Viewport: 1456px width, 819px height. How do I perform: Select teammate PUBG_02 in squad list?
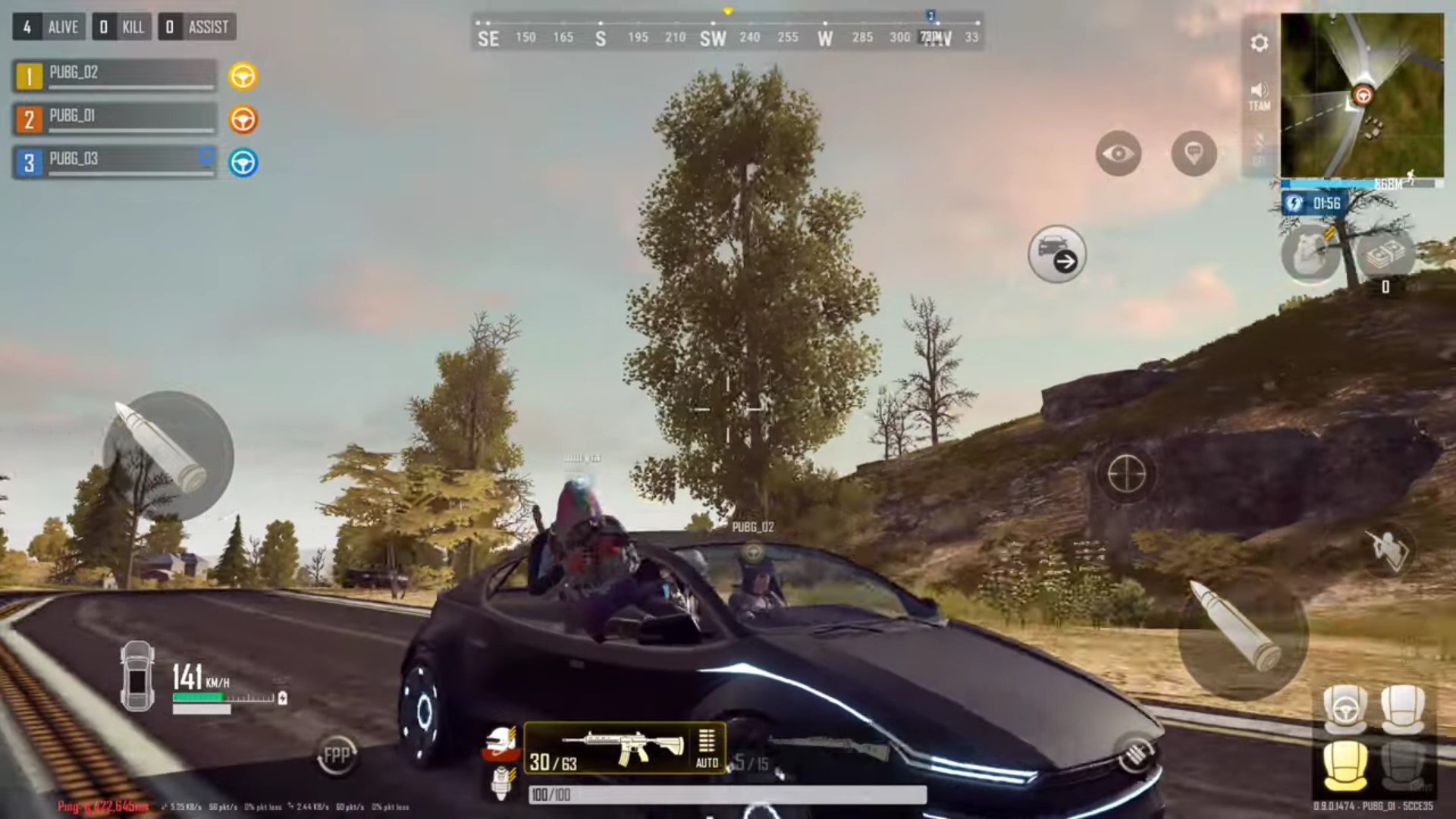115,76
